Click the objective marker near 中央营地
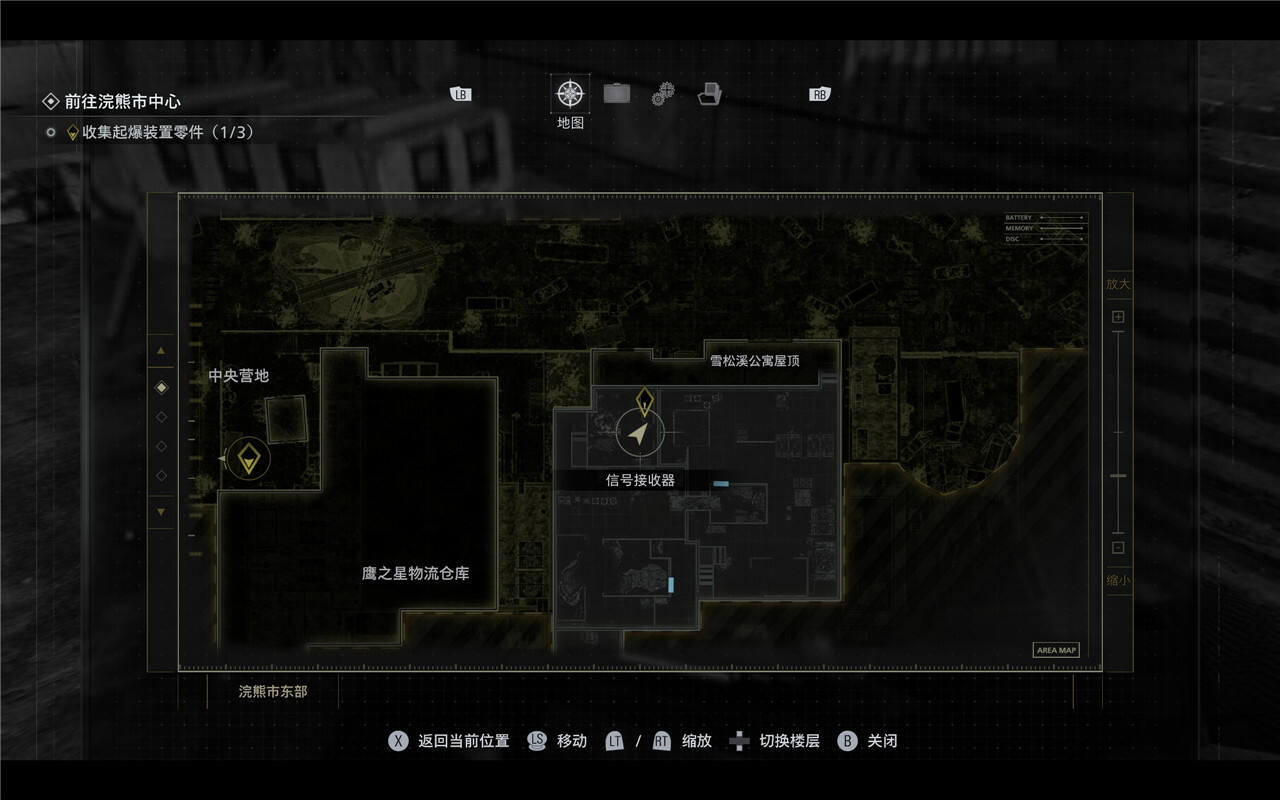The image size is (1280, 800). [248, 459]
